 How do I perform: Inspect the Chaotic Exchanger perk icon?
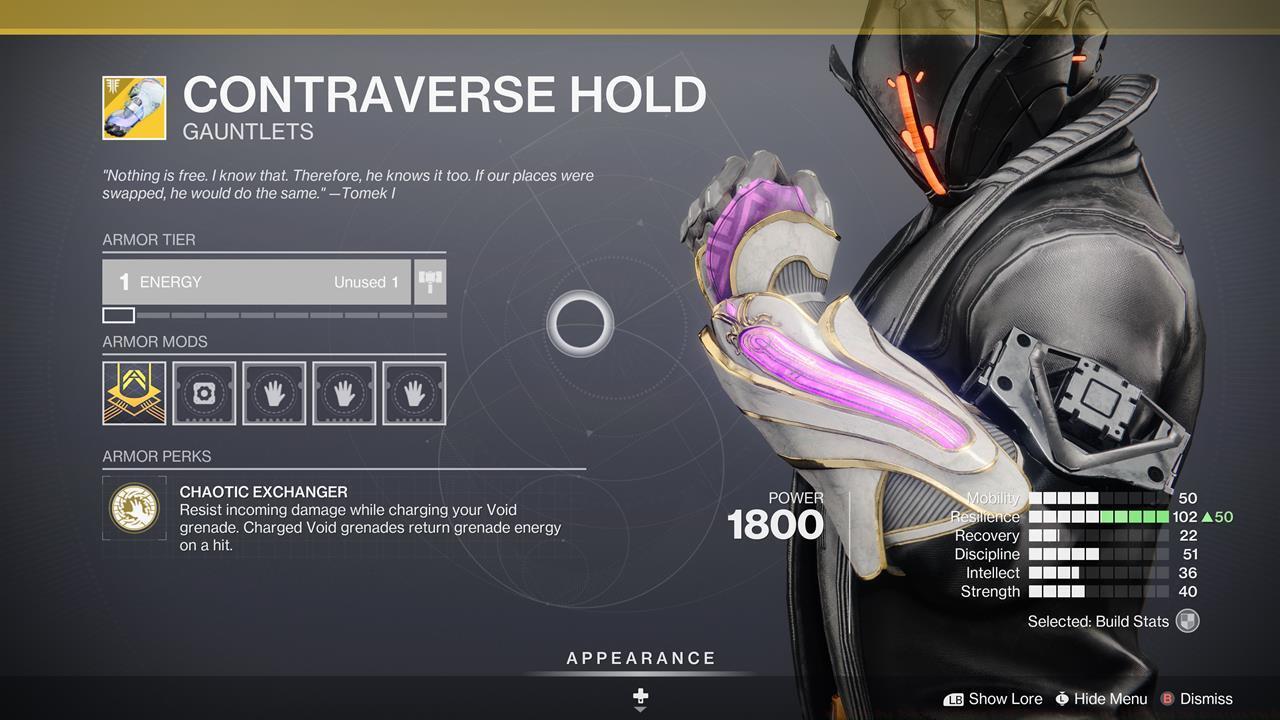[134, 508]
